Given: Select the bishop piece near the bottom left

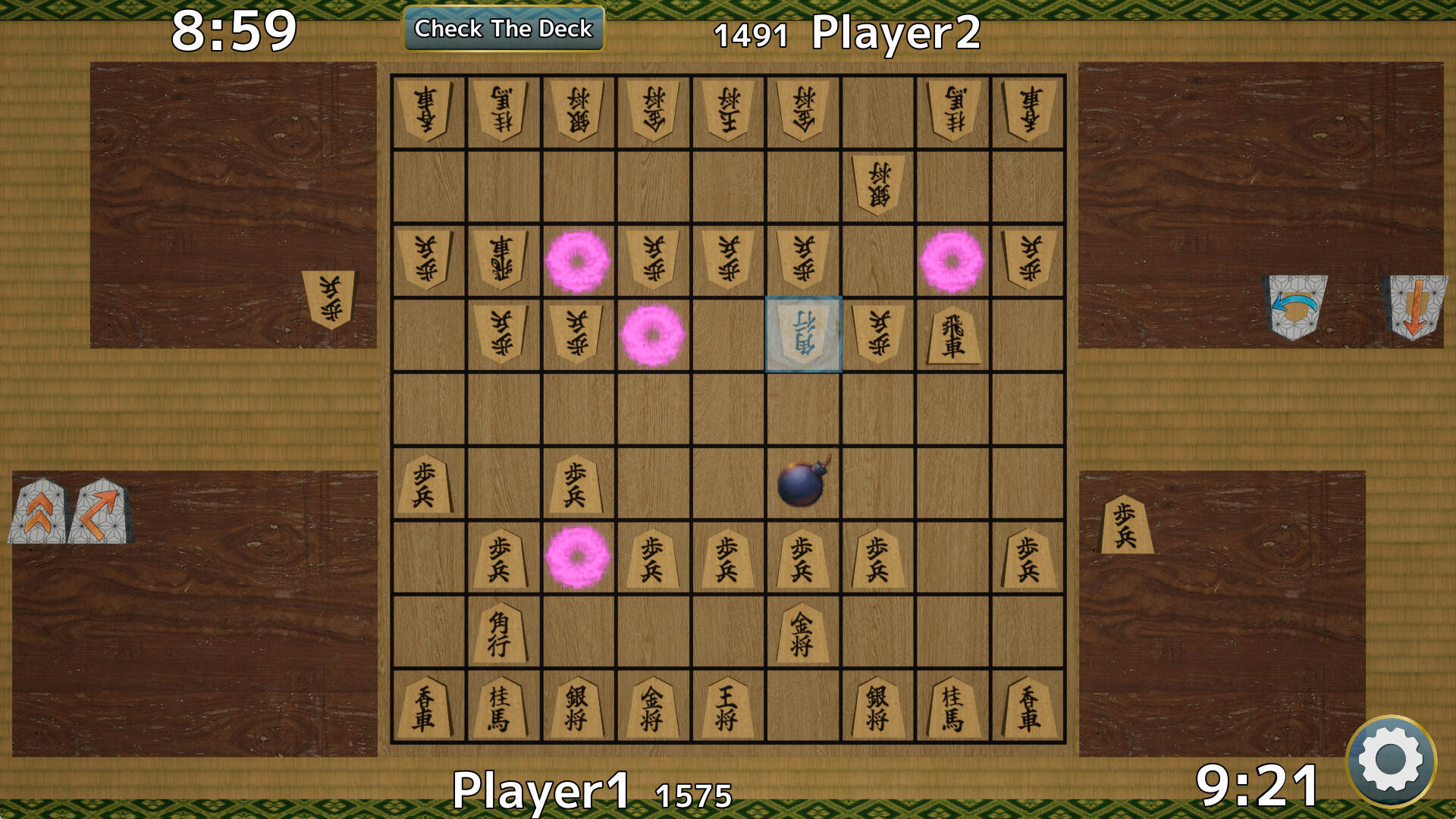Looking at the screenshot, I should click(x=500, y=632).
